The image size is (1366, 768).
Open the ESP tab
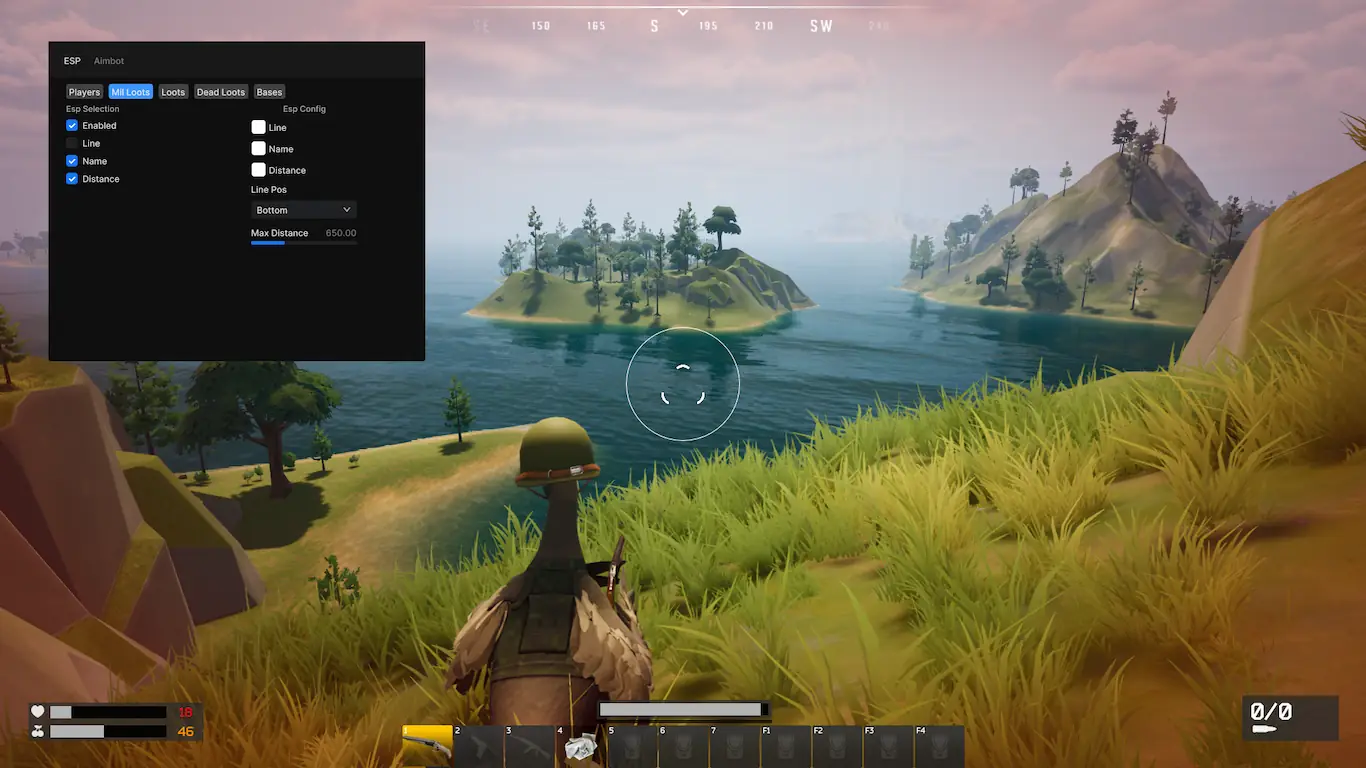click(x=72, y=61)
